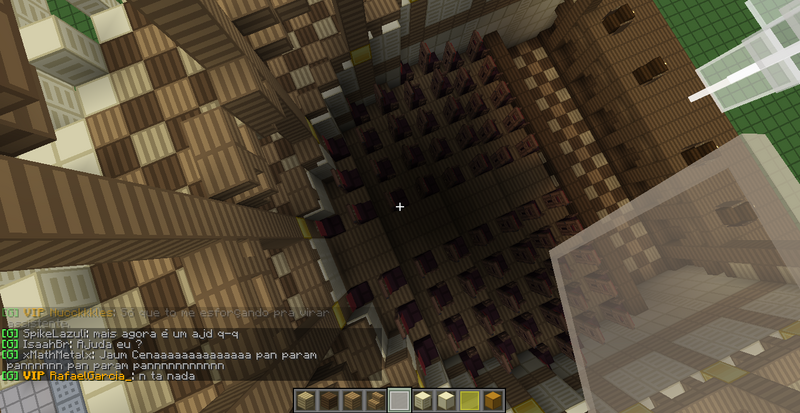Image resolution: width=800 pixels, height=413 pixels.
Task: Choose the smooth cream block beside yellow glass
Action: pos(446,401)
